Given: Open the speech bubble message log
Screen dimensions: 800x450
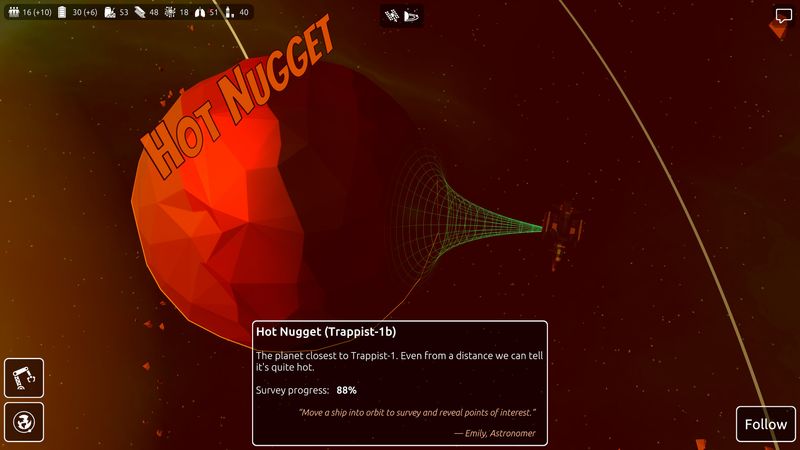Looking at the screenshot, I should (783, 16).
